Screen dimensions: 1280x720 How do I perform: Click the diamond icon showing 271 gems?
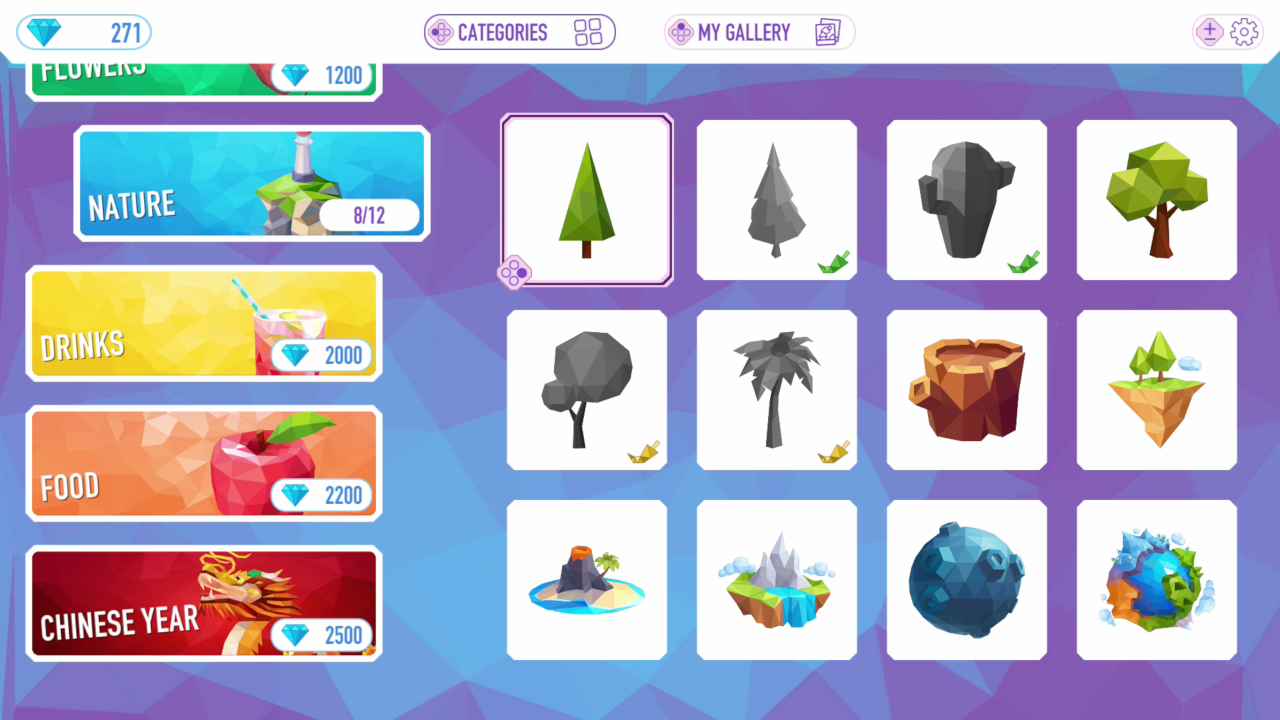[42, 32]
